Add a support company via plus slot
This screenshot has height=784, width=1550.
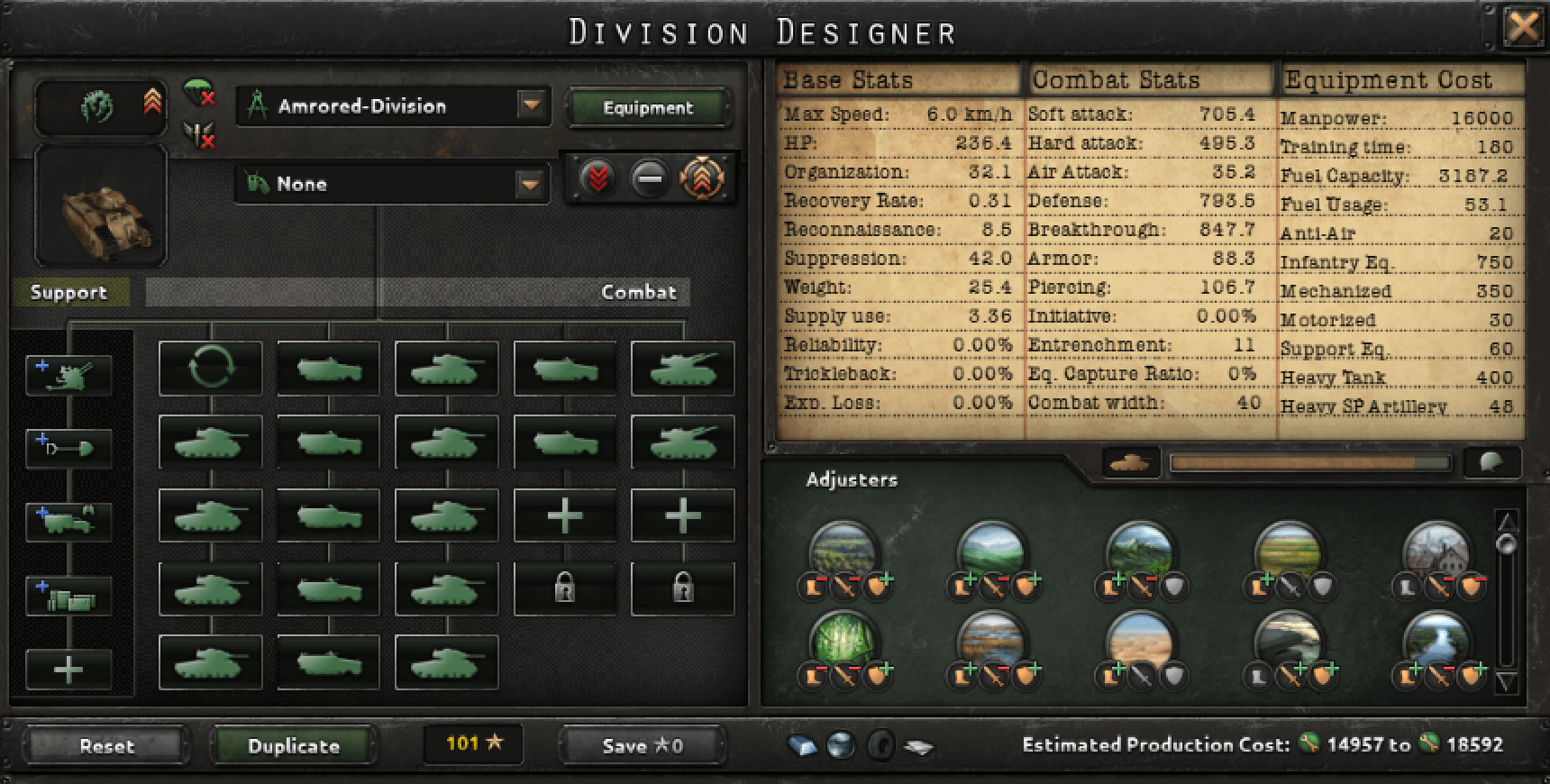pos(68,669)
